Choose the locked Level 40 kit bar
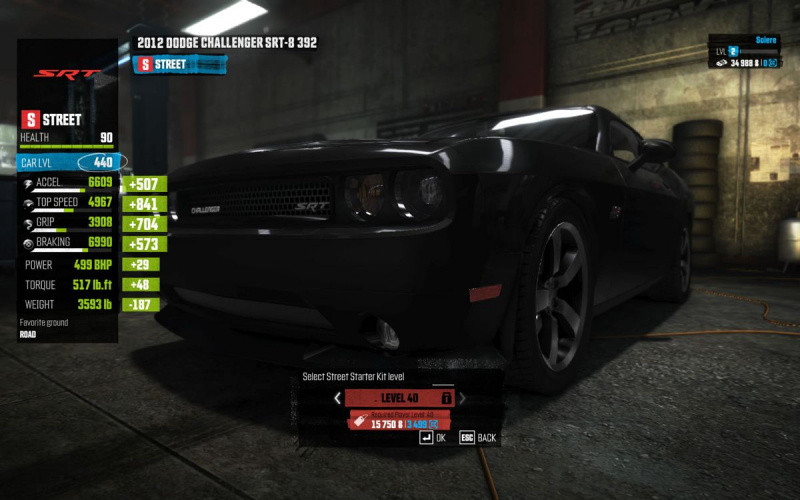Image resolution: width=800 pixels, height=500 pixels. tap(399, 398)
